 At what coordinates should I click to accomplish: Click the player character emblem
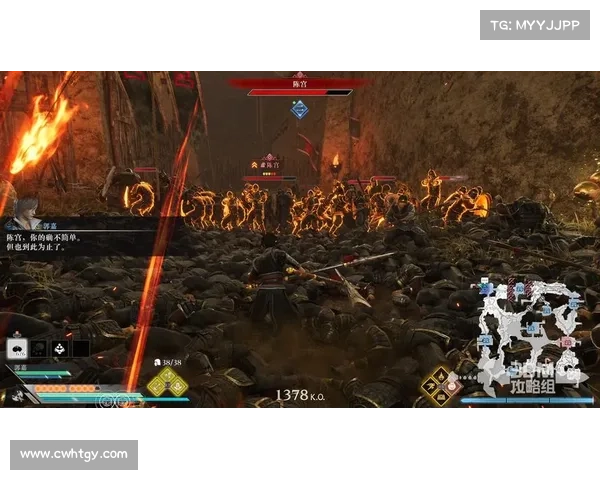[x=16, y=394]
